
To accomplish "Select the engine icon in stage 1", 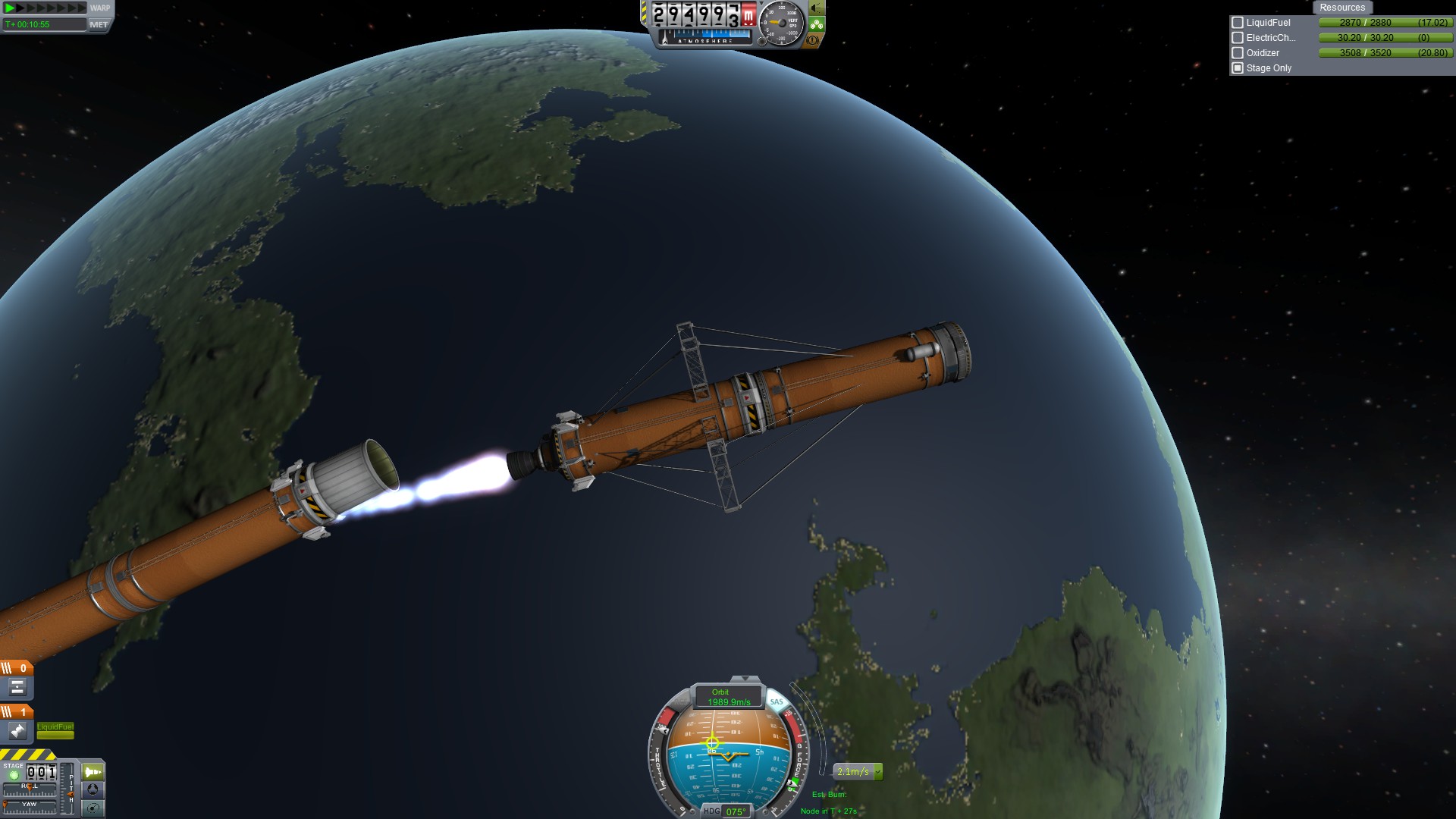I will click(17, 731).
